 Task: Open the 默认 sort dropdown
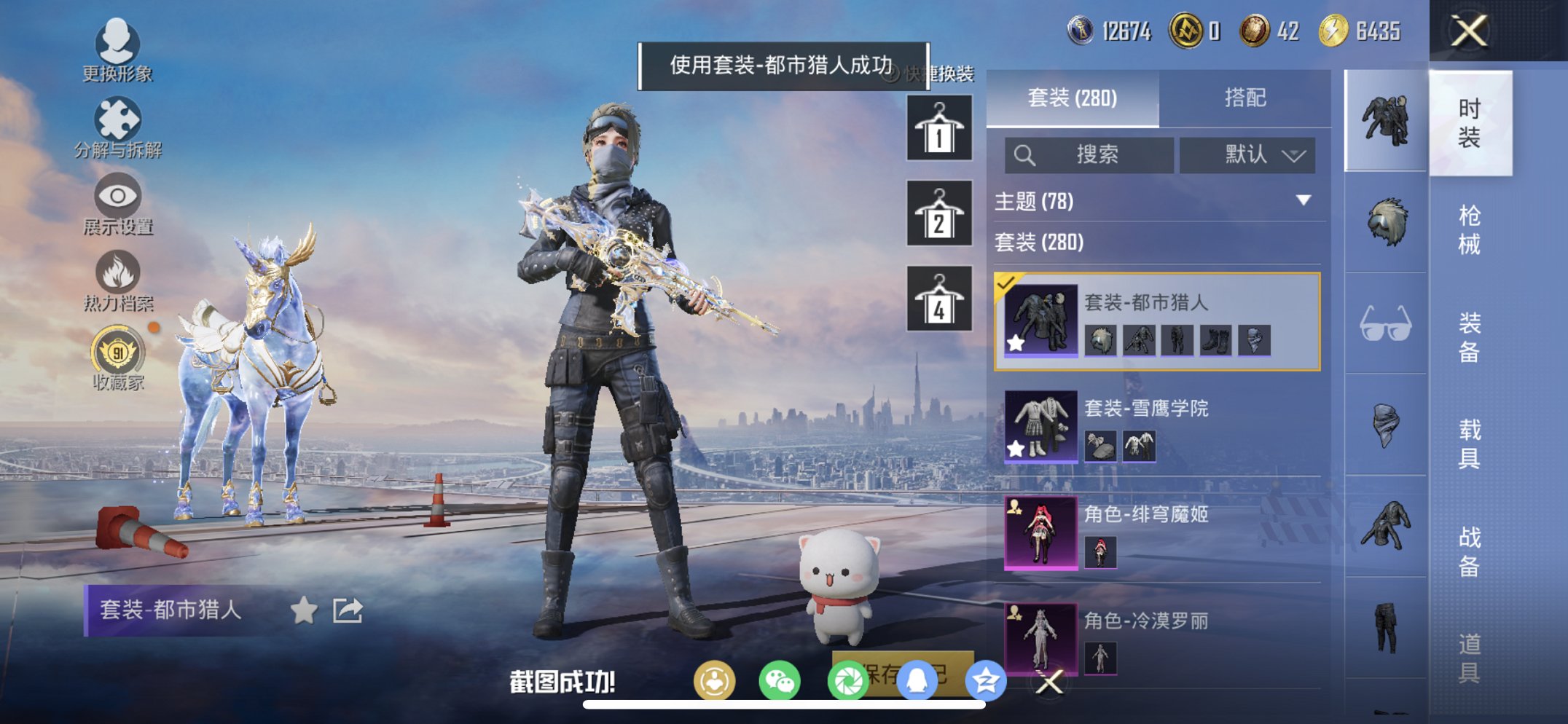(x=1247, y=155)
